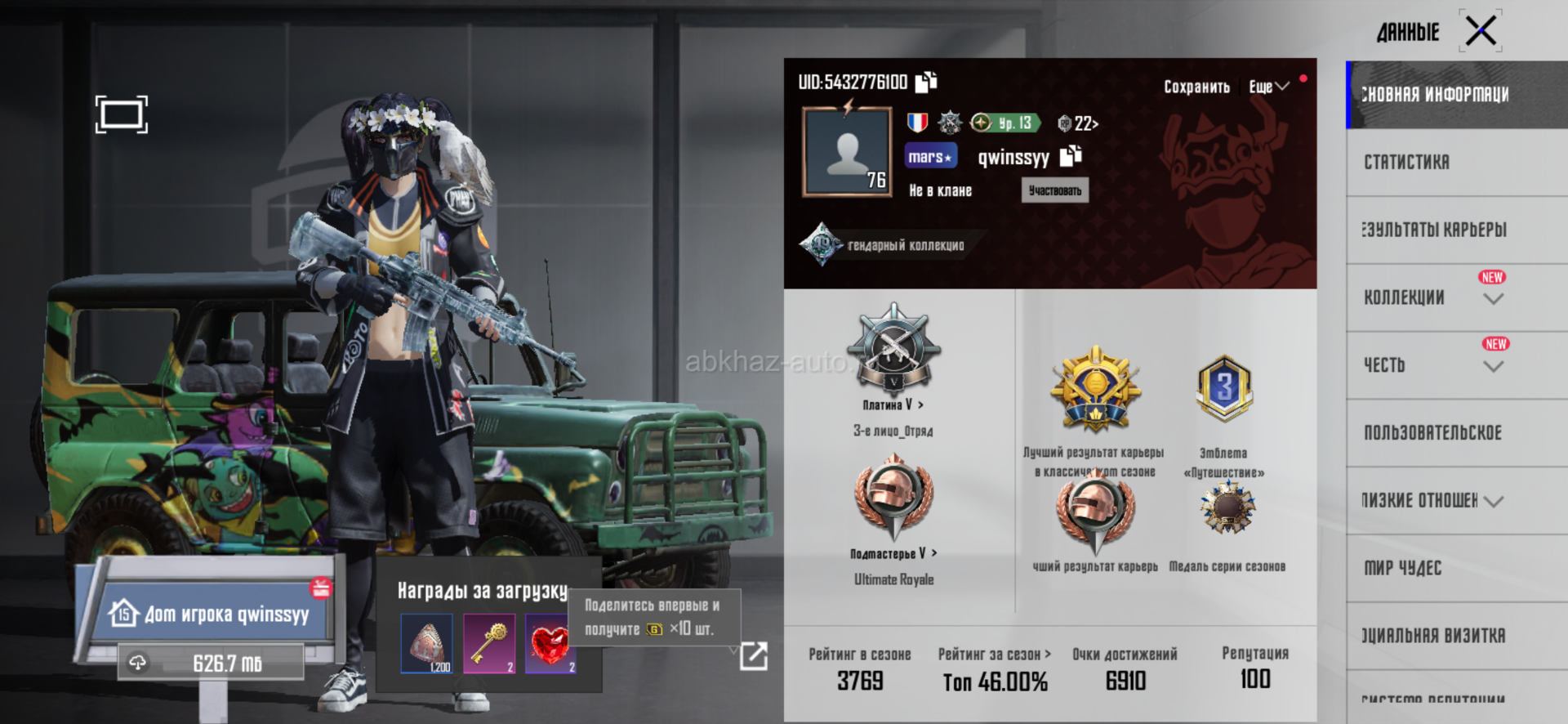
Task: Open the Социальная визитка tab
Action: click(1432, 636)
